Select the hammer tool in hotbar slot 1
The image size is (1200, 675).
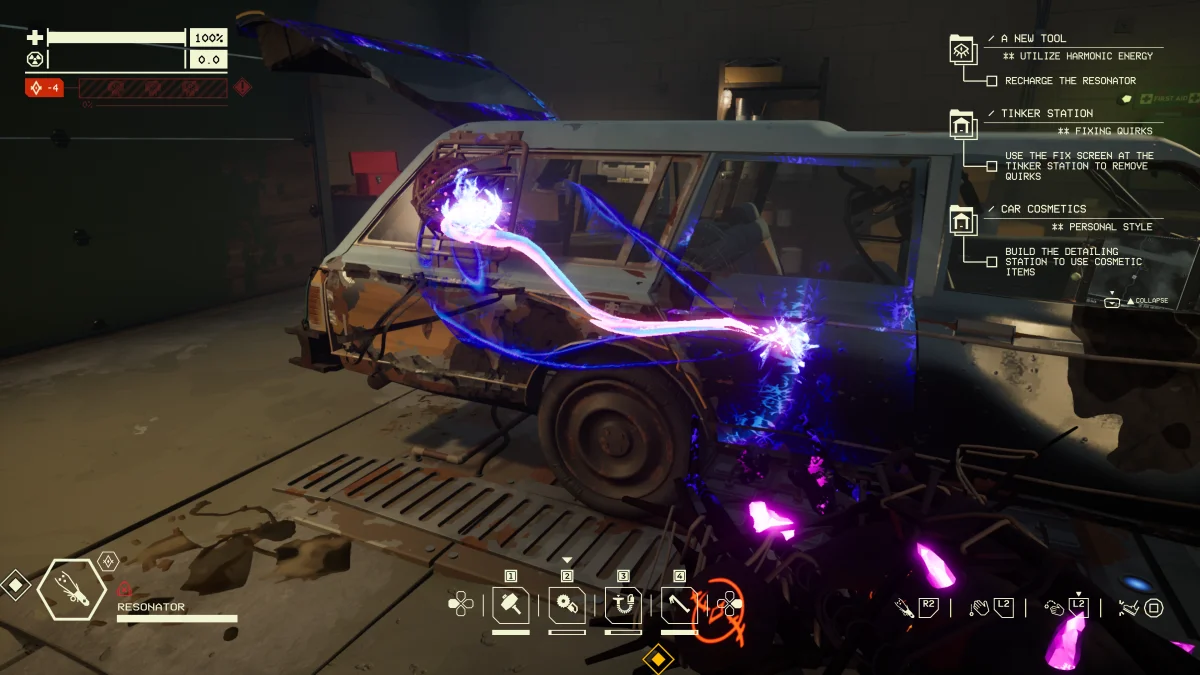(510, 604)
